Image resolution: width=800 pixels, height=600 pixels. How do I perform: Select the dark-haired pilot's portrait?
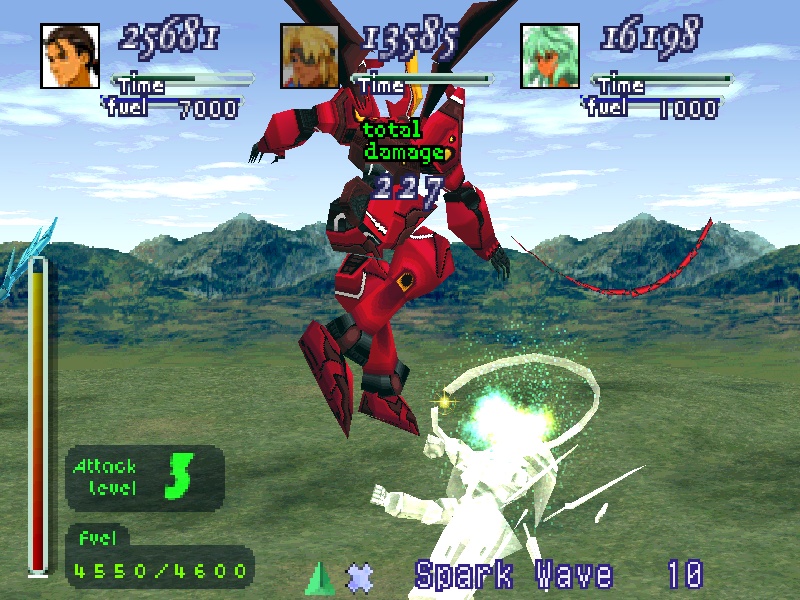[x=70, y=55]
